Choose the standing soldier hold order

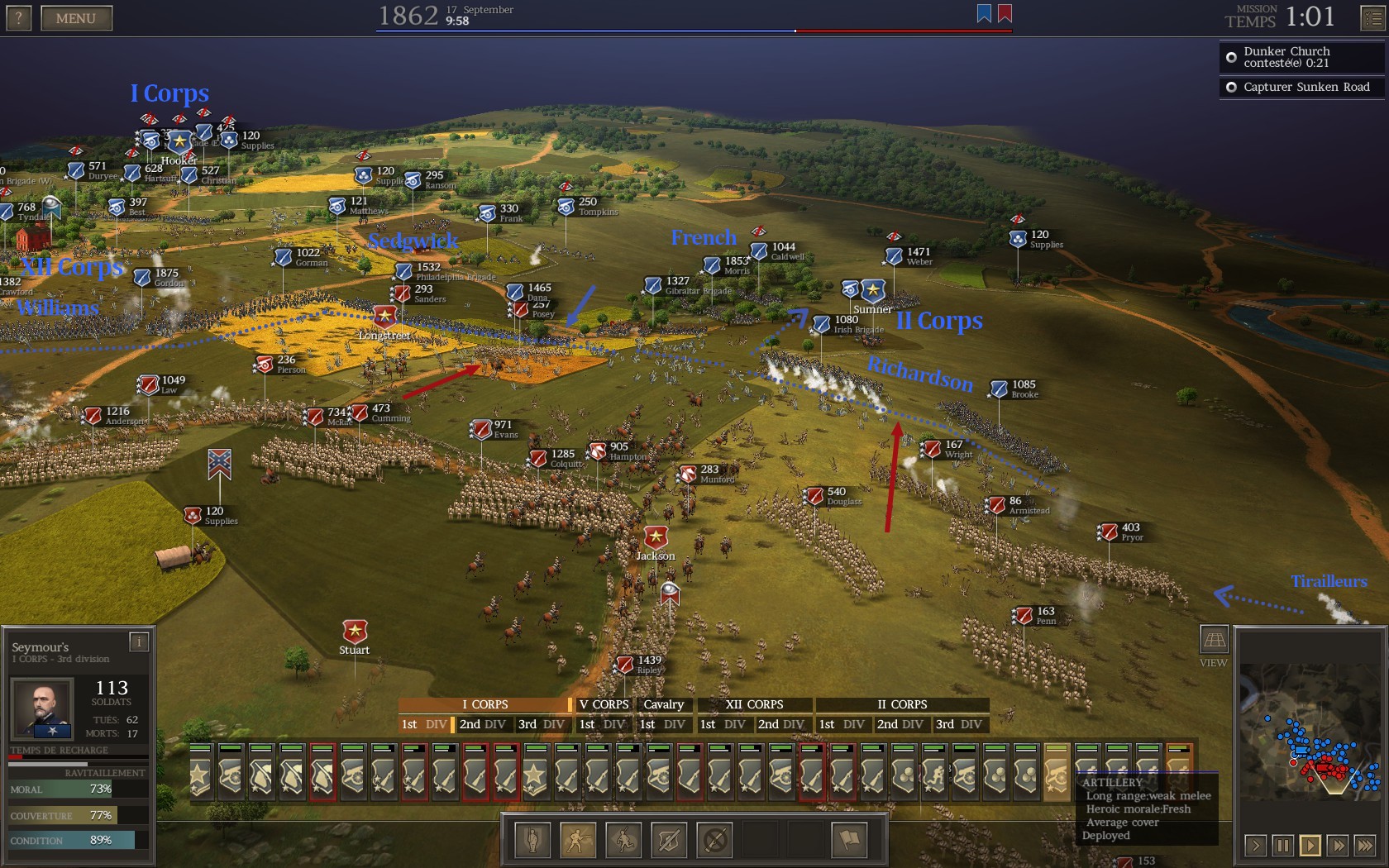coord(532,841)
